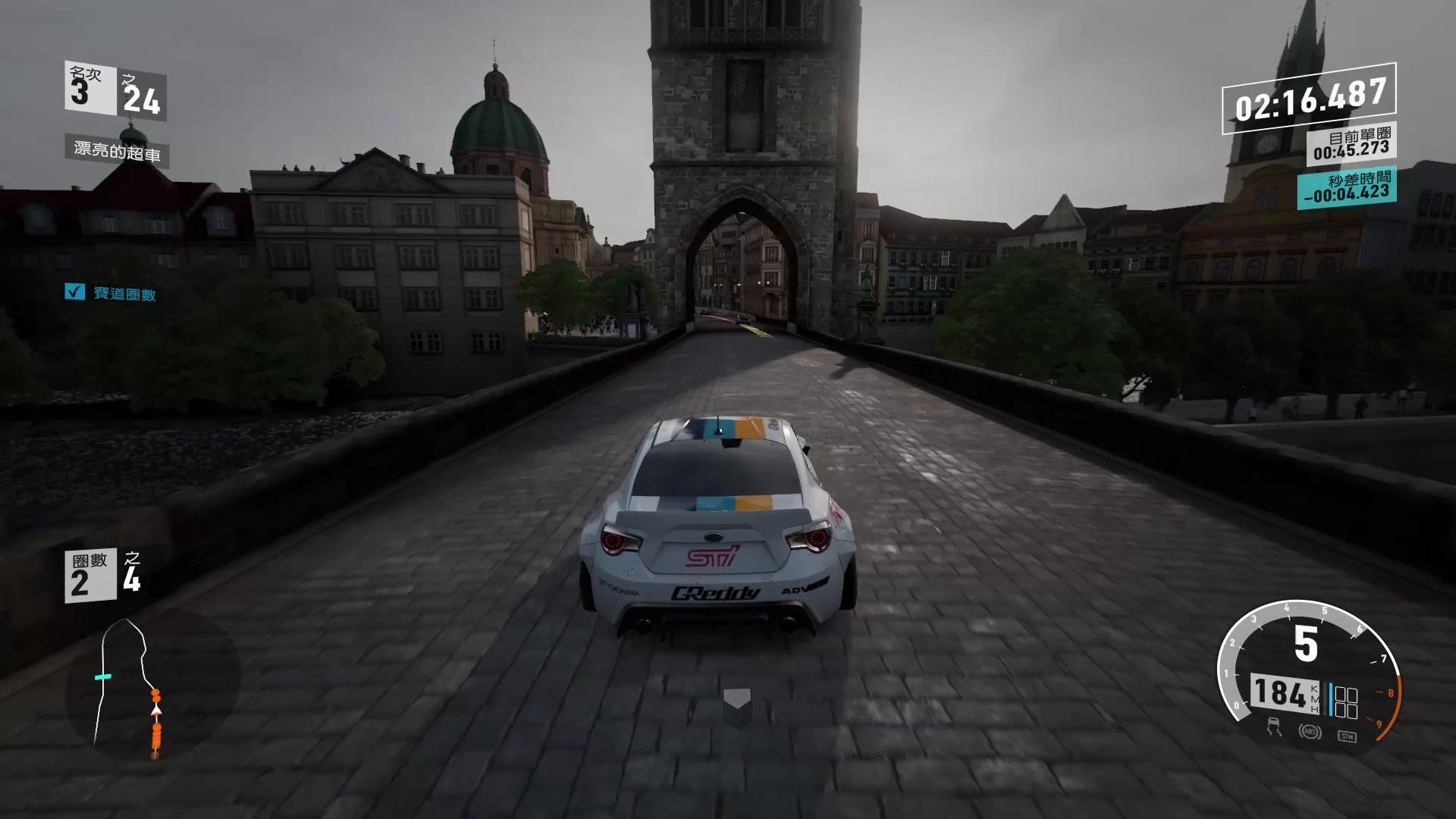Toggle the 賽道圈數 objective checkbox
The height and width of the screenshot is (819, 1456).
point(74,292)
